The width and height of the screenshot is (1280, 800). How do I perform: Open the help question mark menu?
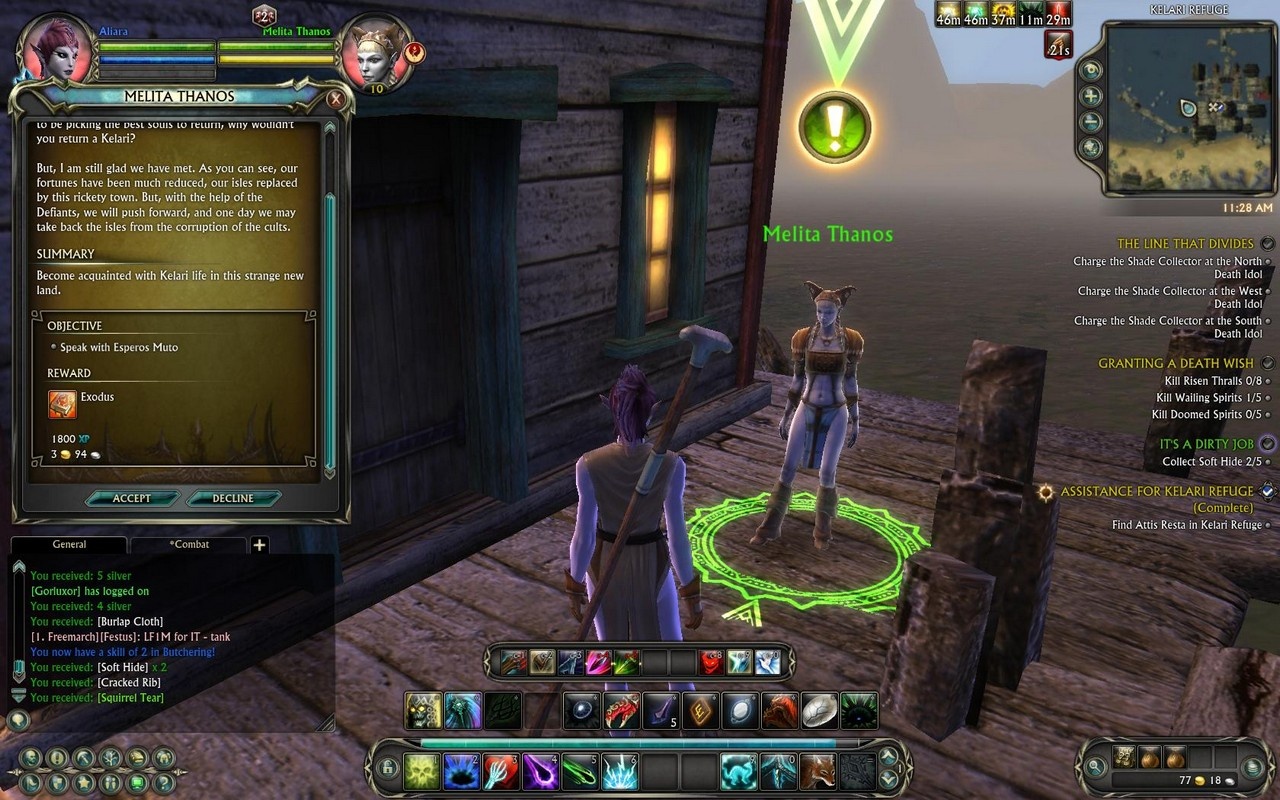pyautogui.click(x=165, y=782)
